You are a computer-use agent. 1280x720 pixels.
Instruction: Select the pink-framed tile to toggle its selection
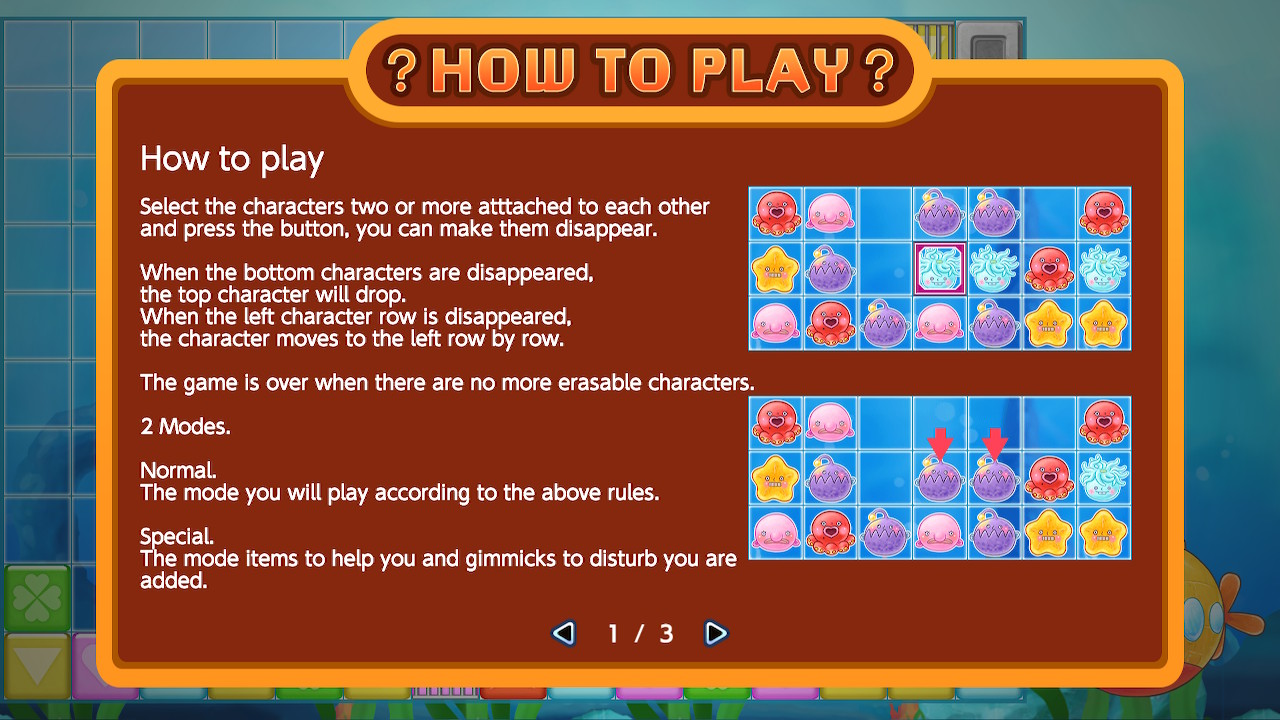pos(940,269)
